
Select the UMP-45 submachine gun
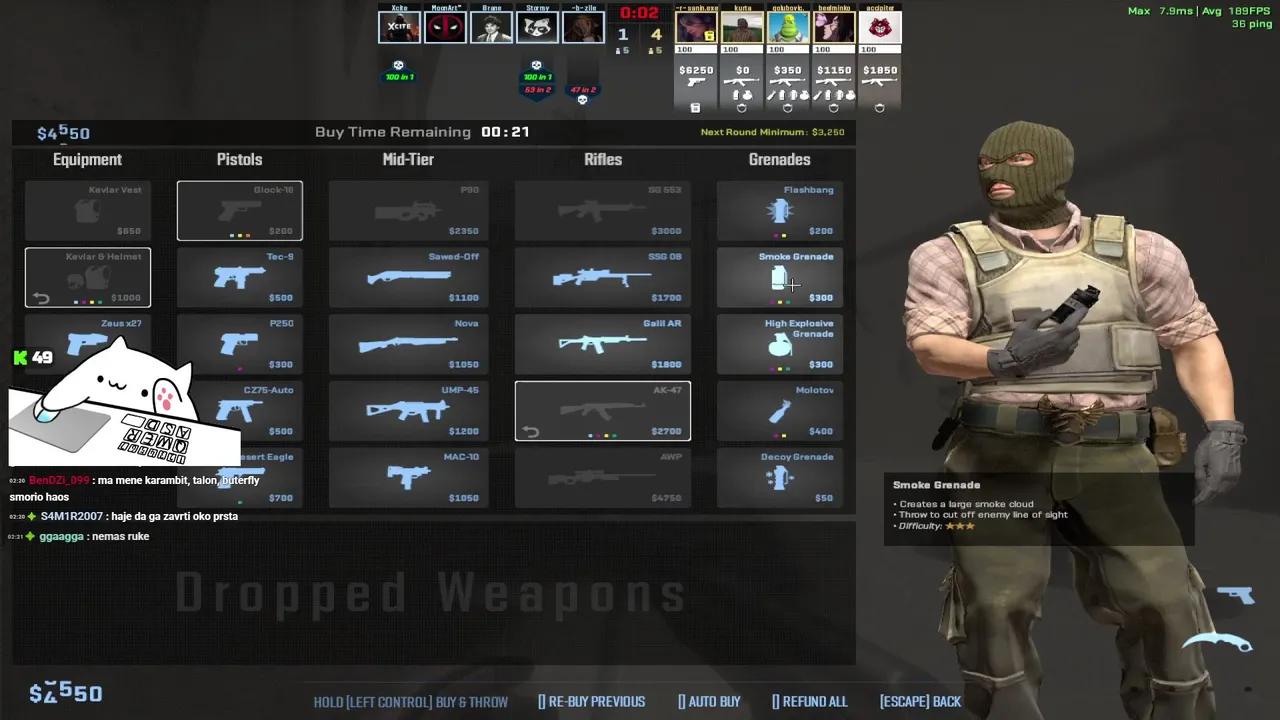point(408,410)
